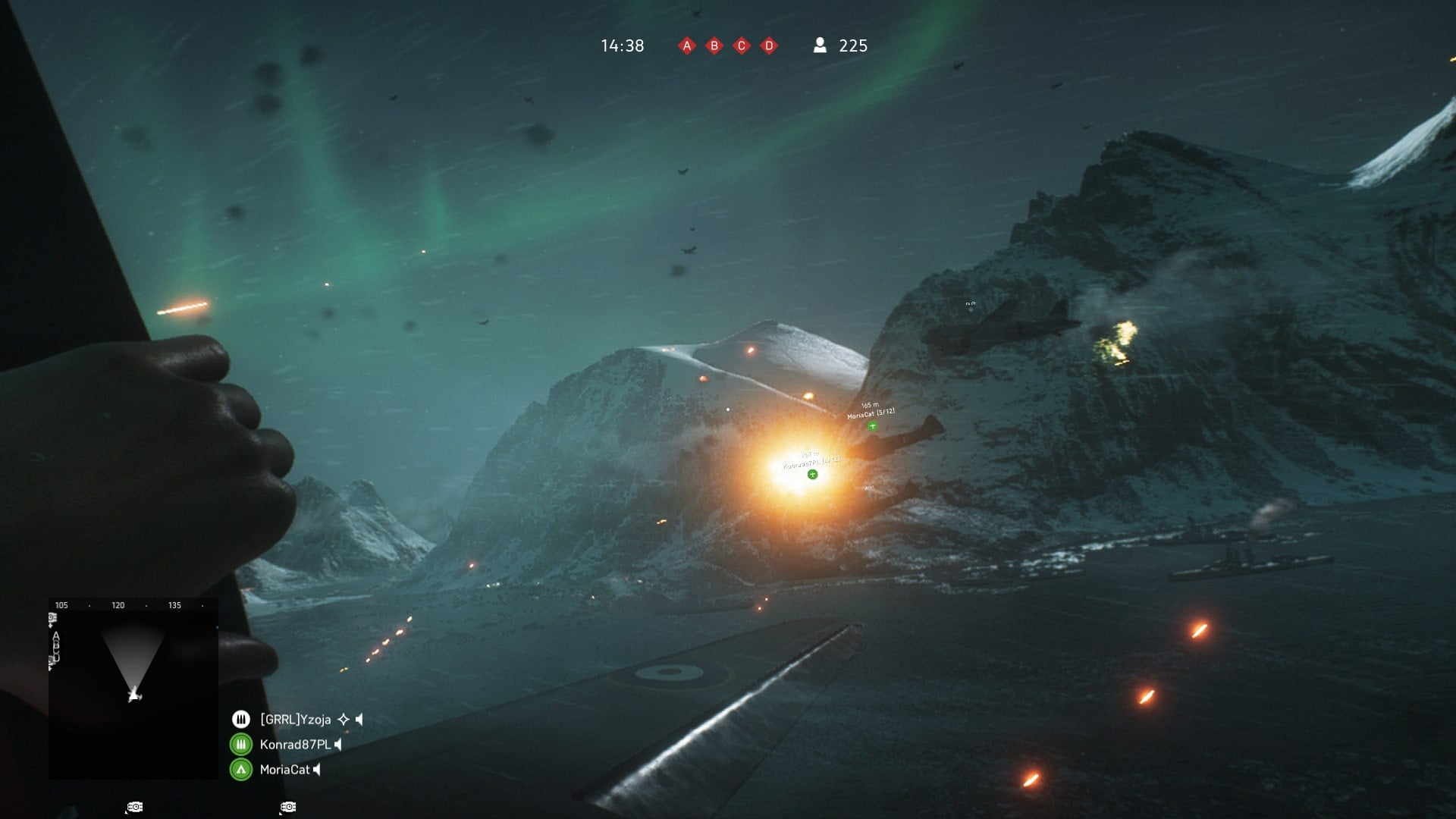The image size is (1456, 819).
Task: Select the objective B marker
Action: (714, 46)
